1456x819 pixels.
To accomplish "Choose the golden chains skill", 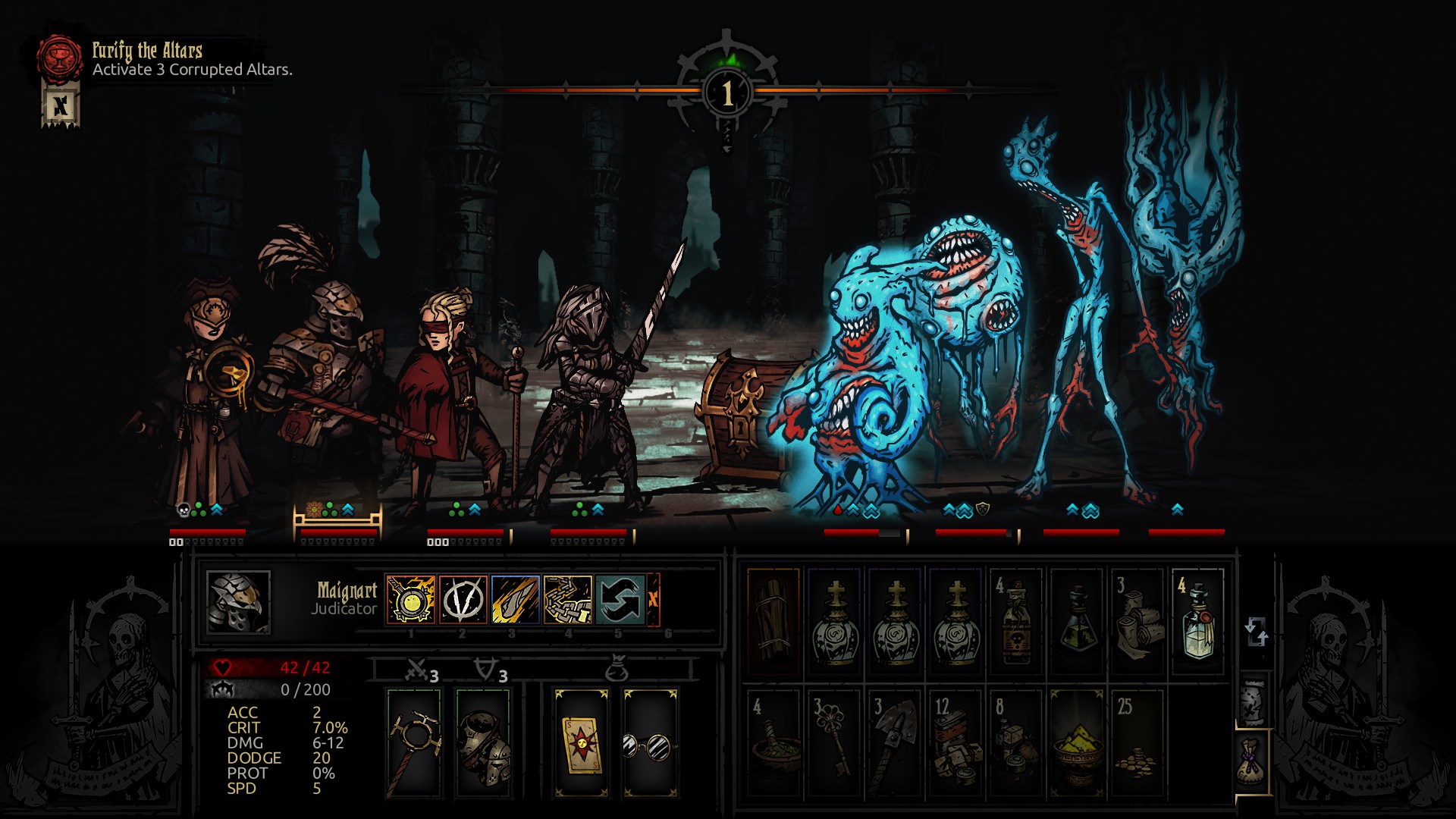I will coord(567,599).
